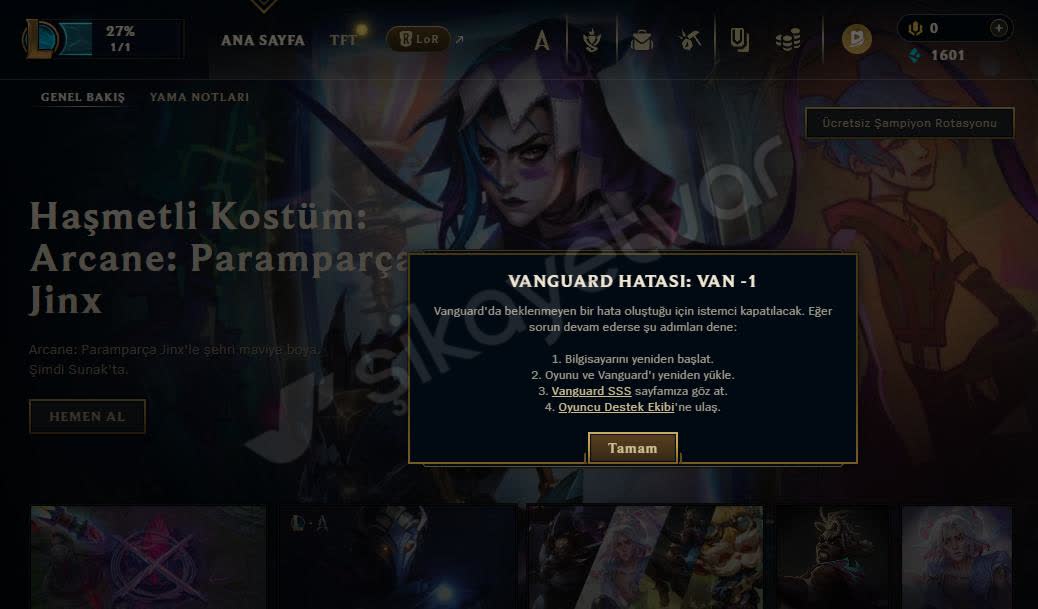Show the Yama Notları section
Viewport: 1038px width, 609px height.
coord(199,97)
